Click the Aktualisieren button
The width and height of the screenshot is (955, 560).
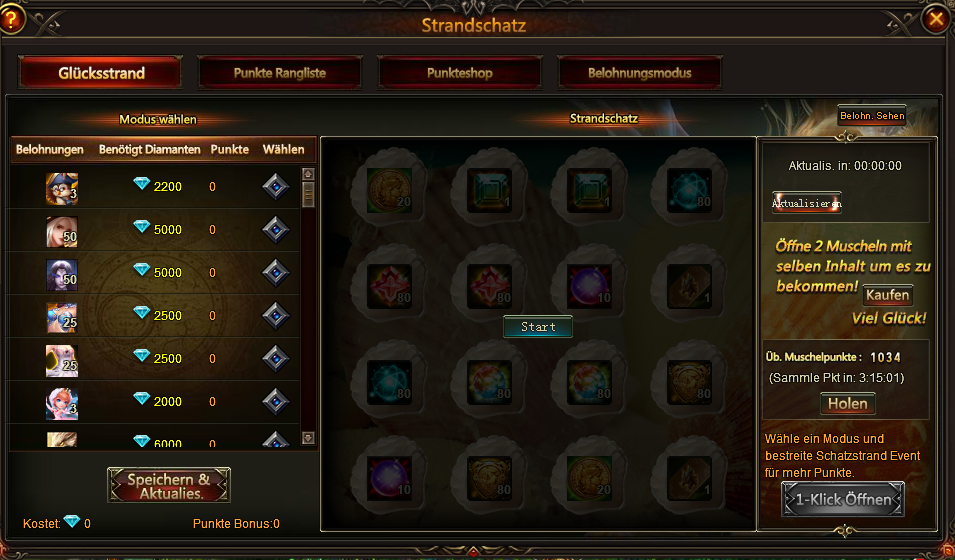coord(806,203)
